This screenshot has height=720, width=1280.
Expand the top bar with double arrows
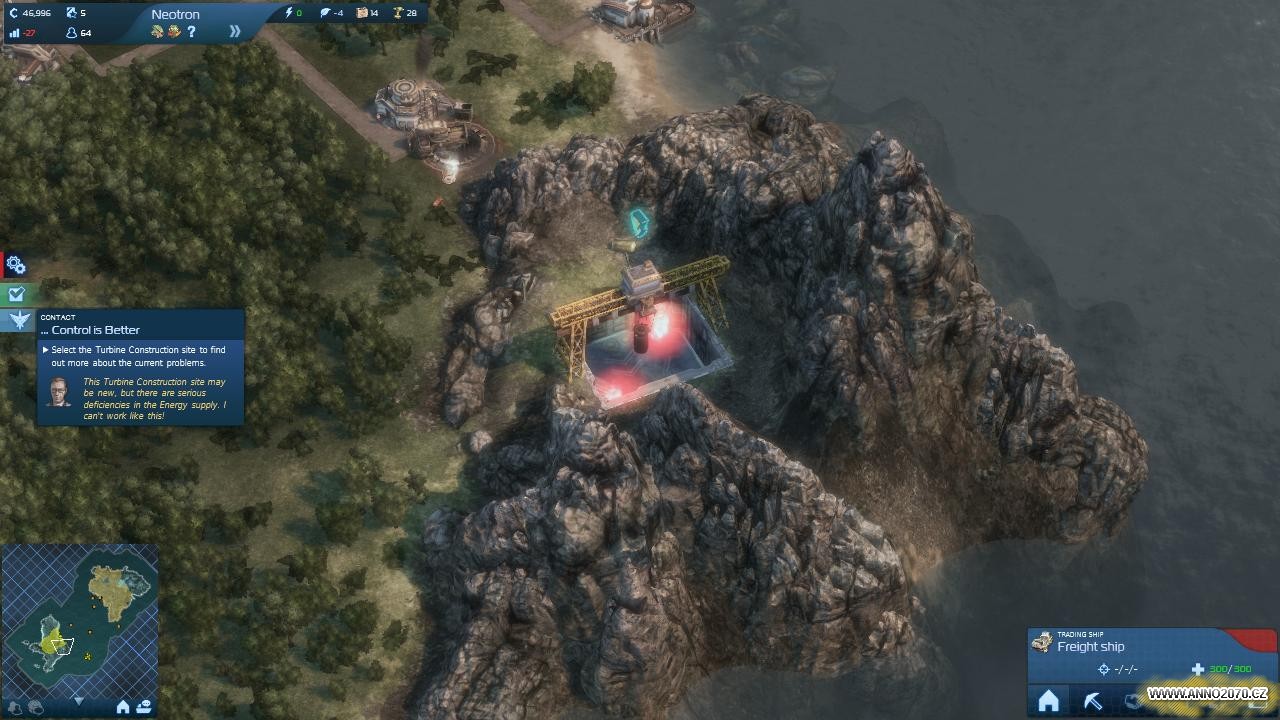(235, 31)
